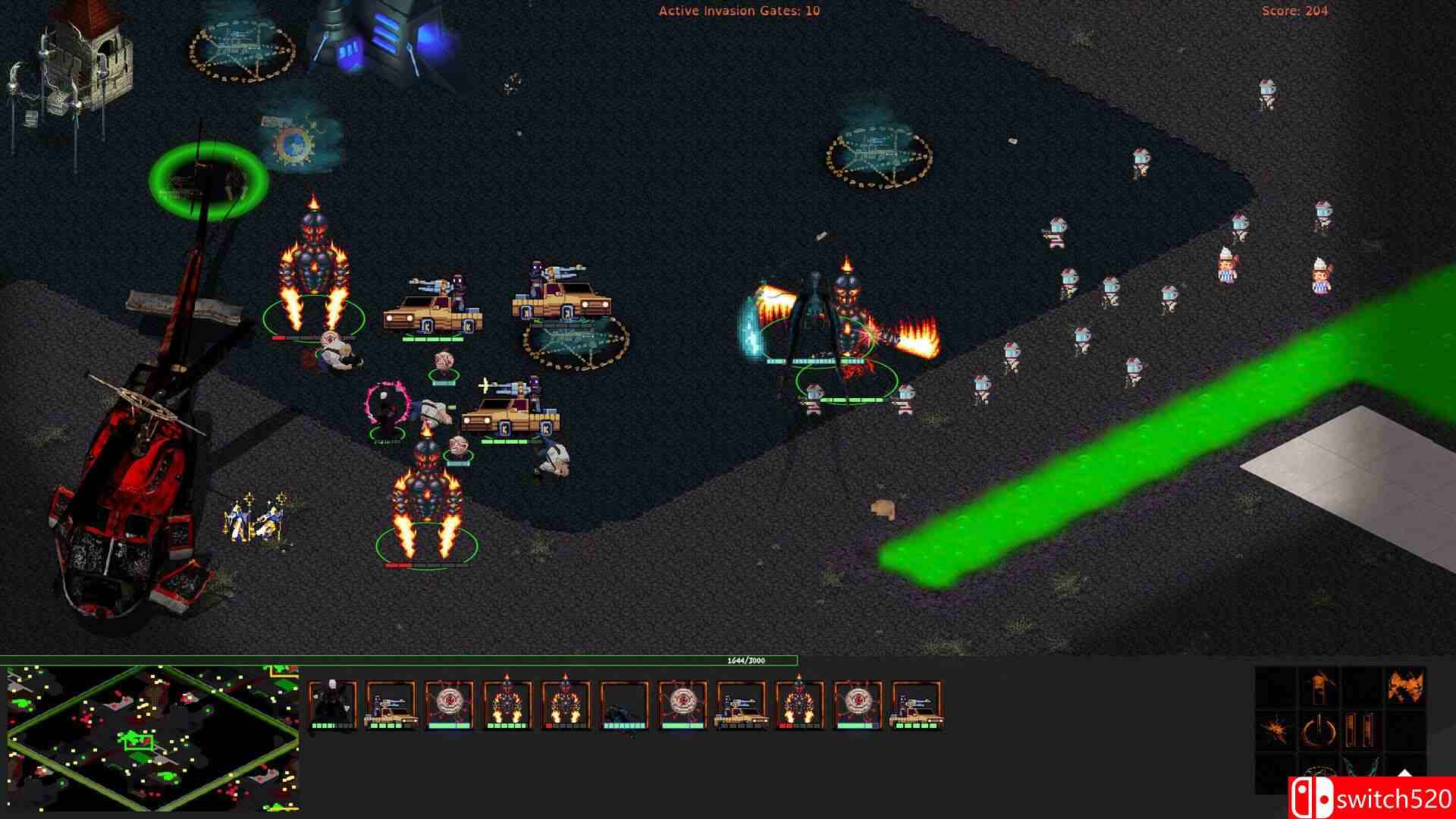Click the minimap to move the camera
Image resolution: width=1456 pixels, height=819 pixels.
click(x=152, y=737)
